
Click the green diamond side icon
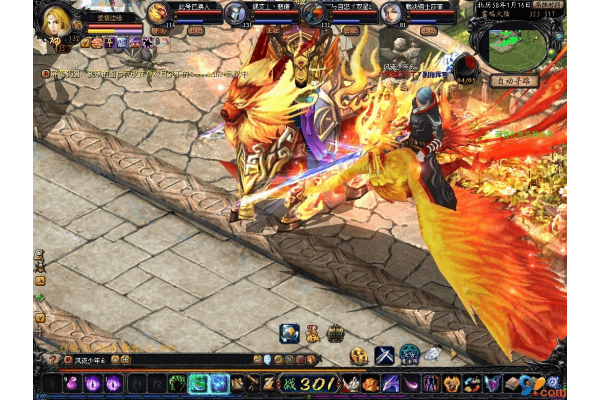point(40,297)
